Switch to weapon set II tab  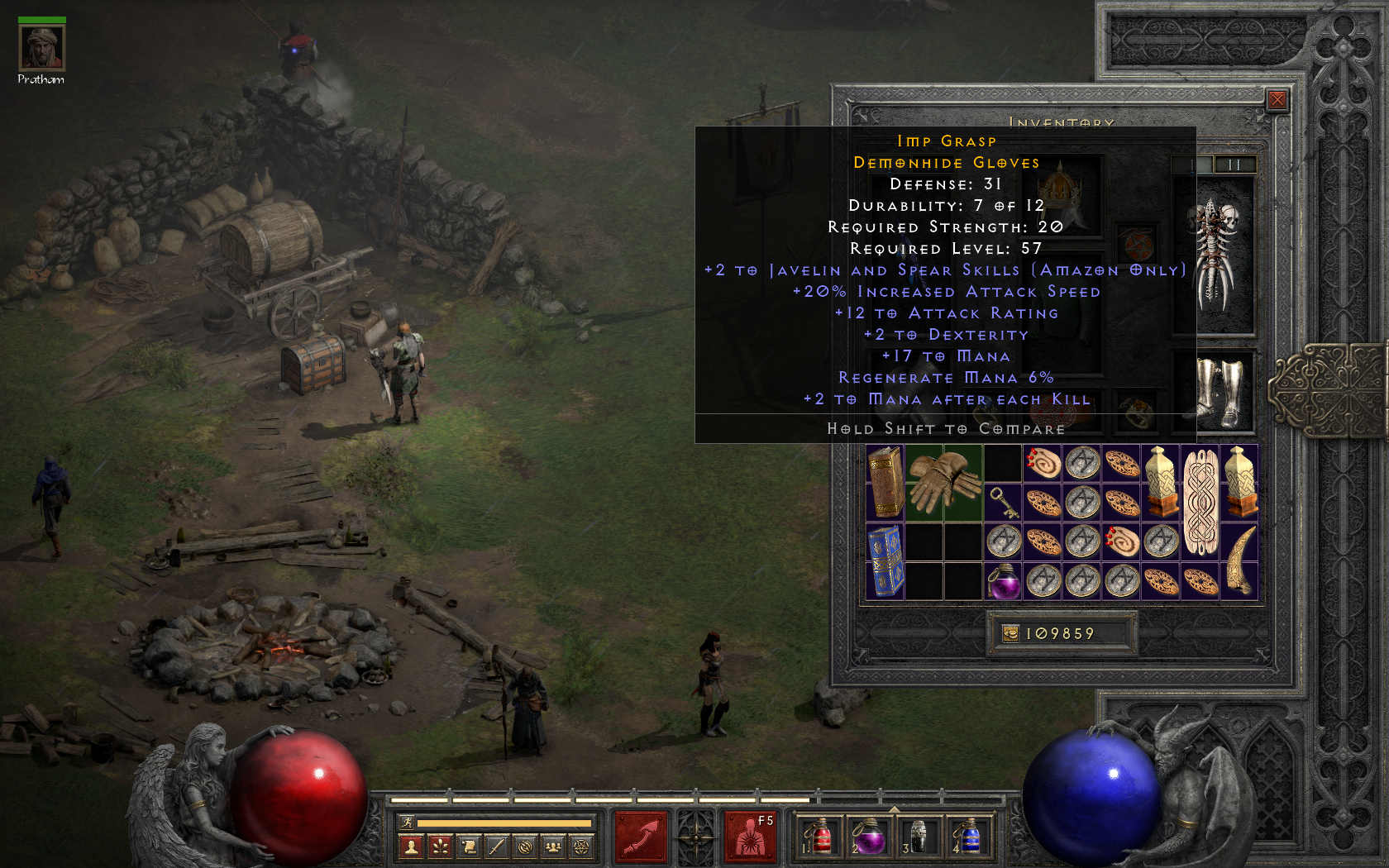[x=1234, y=165]
